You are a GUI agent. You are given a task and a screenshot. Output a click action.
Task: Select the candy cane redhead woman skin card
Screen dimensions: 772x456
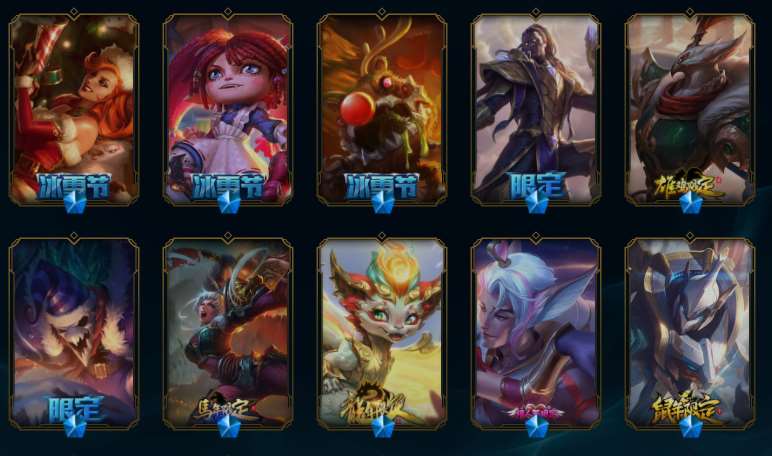(74, 108)
